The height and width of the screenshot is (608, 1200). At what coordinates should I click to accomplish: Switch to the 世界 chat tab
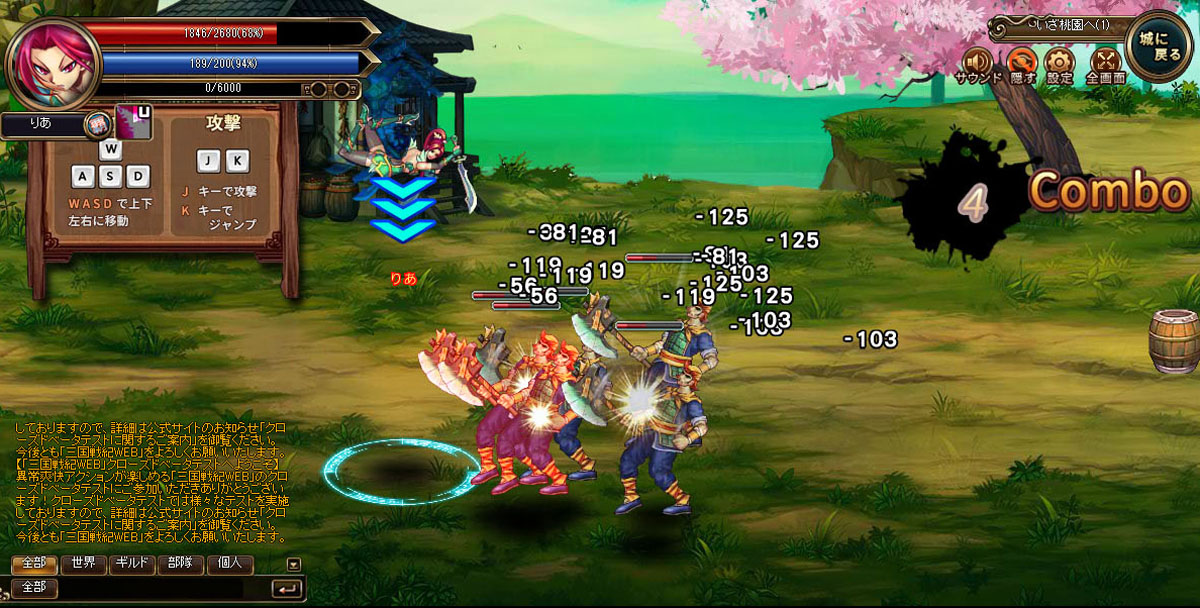point(82,563)
